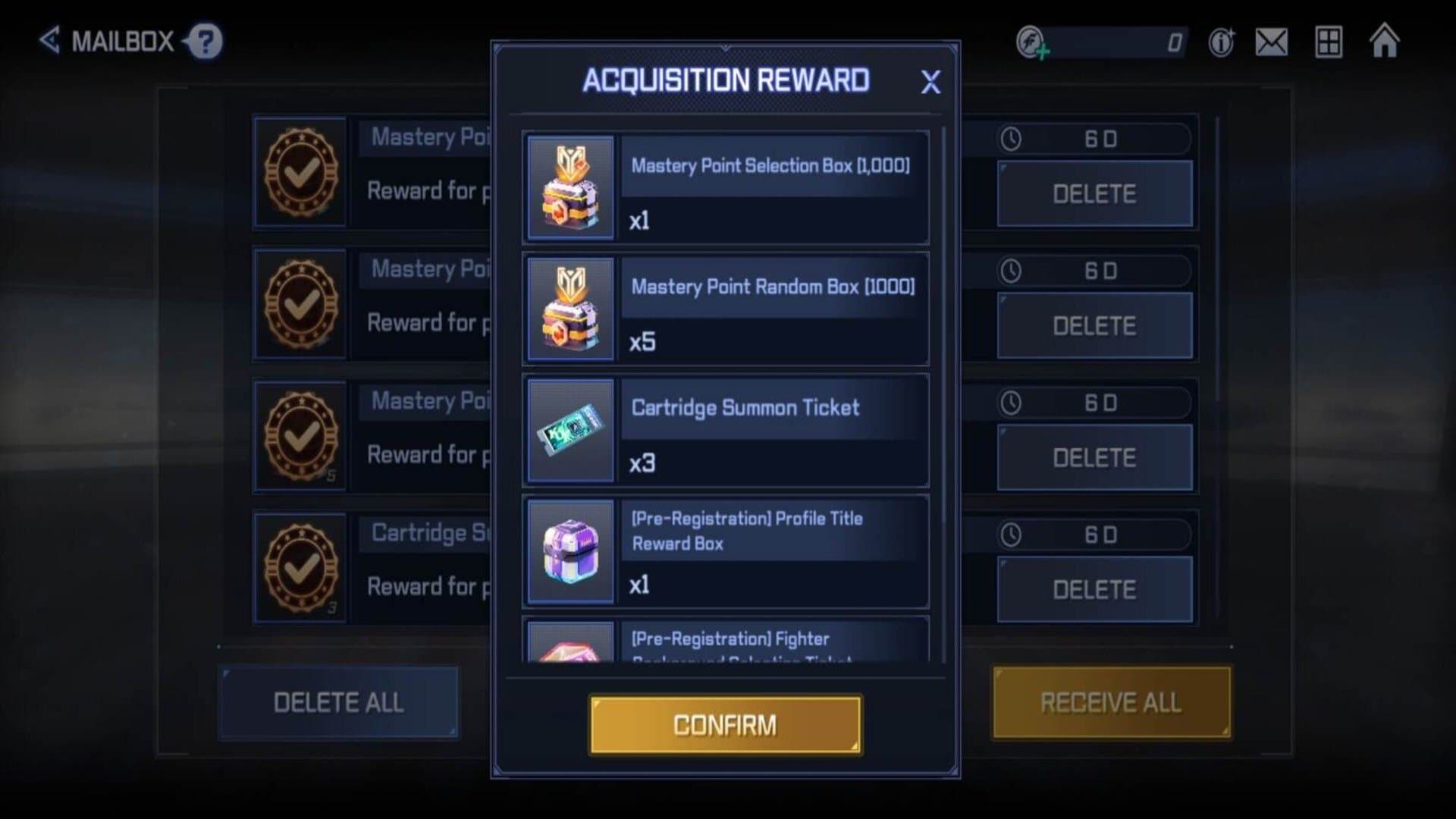1456x819 pixels.
Task: Go back from the Mailbox screen
Action: pyautogui.click(x=50, y=40)
